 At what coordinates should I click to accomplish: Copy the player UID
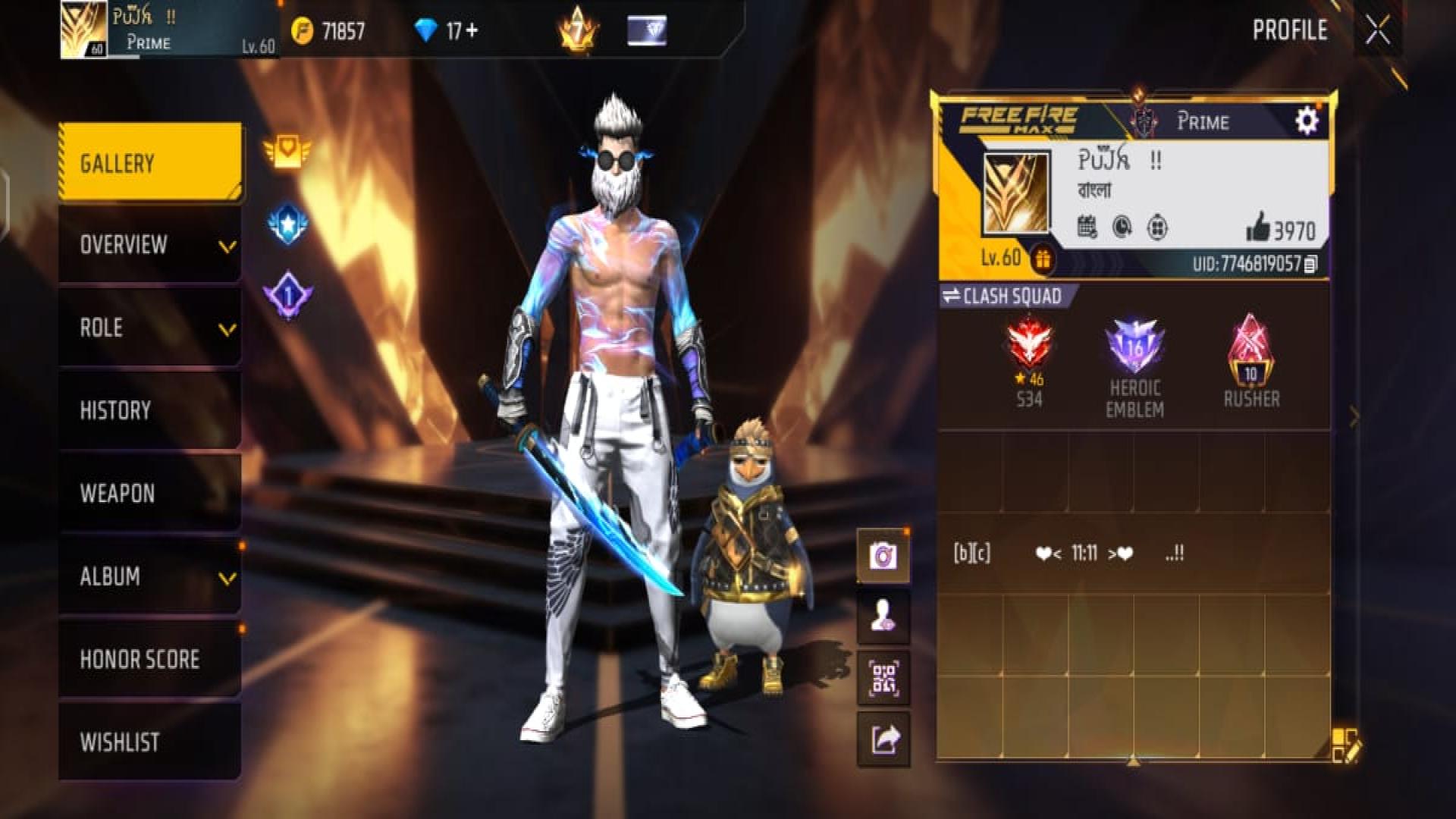click(1311, 264)
